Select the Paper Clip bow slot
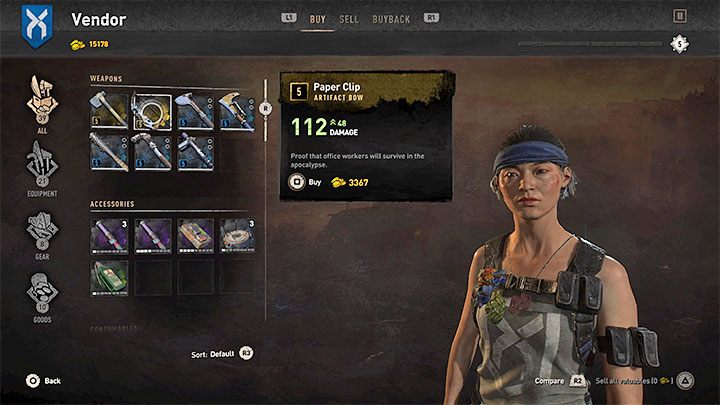720x405 pixels. [150, 112]
